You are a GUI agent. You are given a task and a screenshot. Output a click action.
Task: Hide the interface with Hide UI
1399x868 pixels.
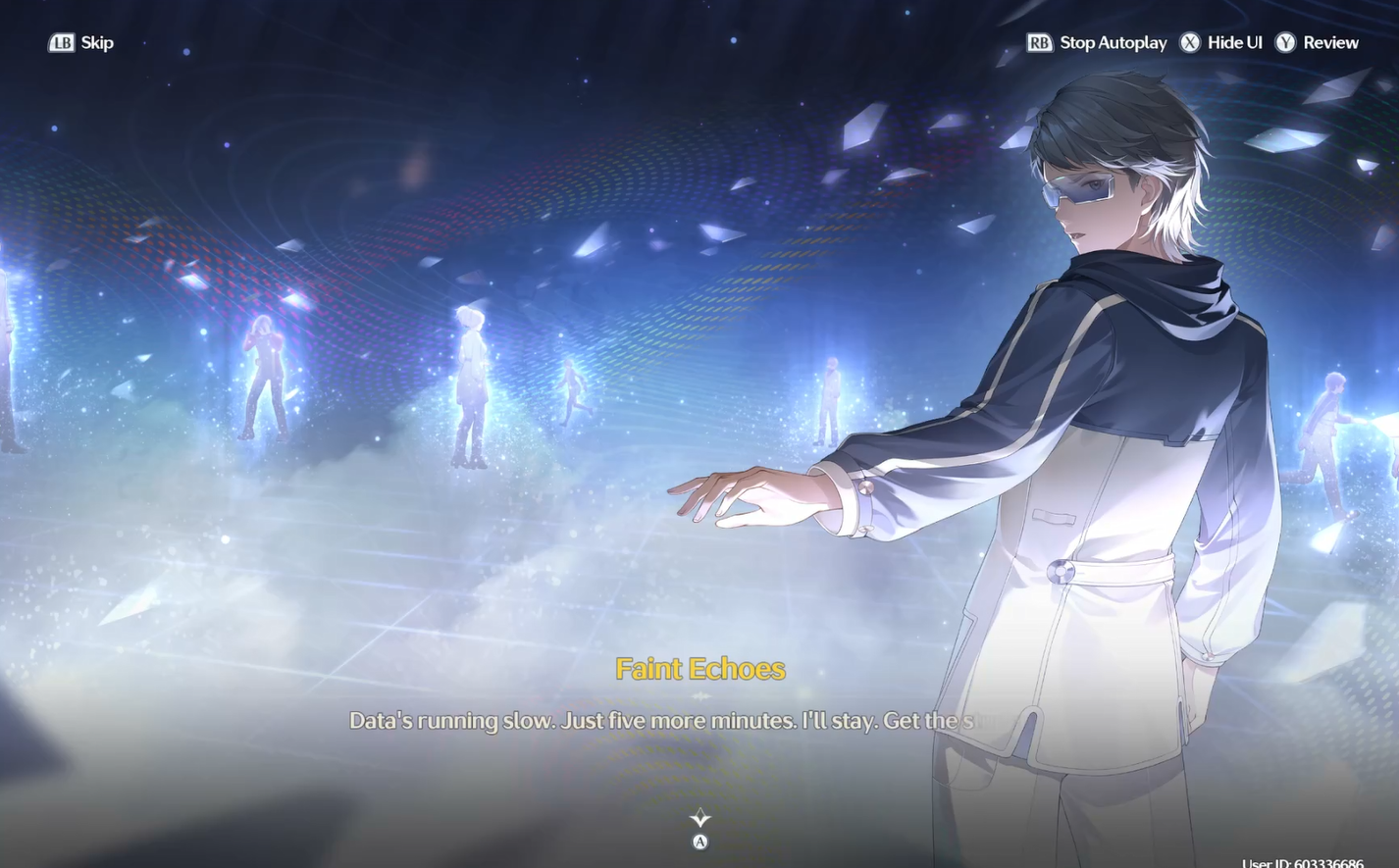pyautogui.click(x=1232, y=43)
